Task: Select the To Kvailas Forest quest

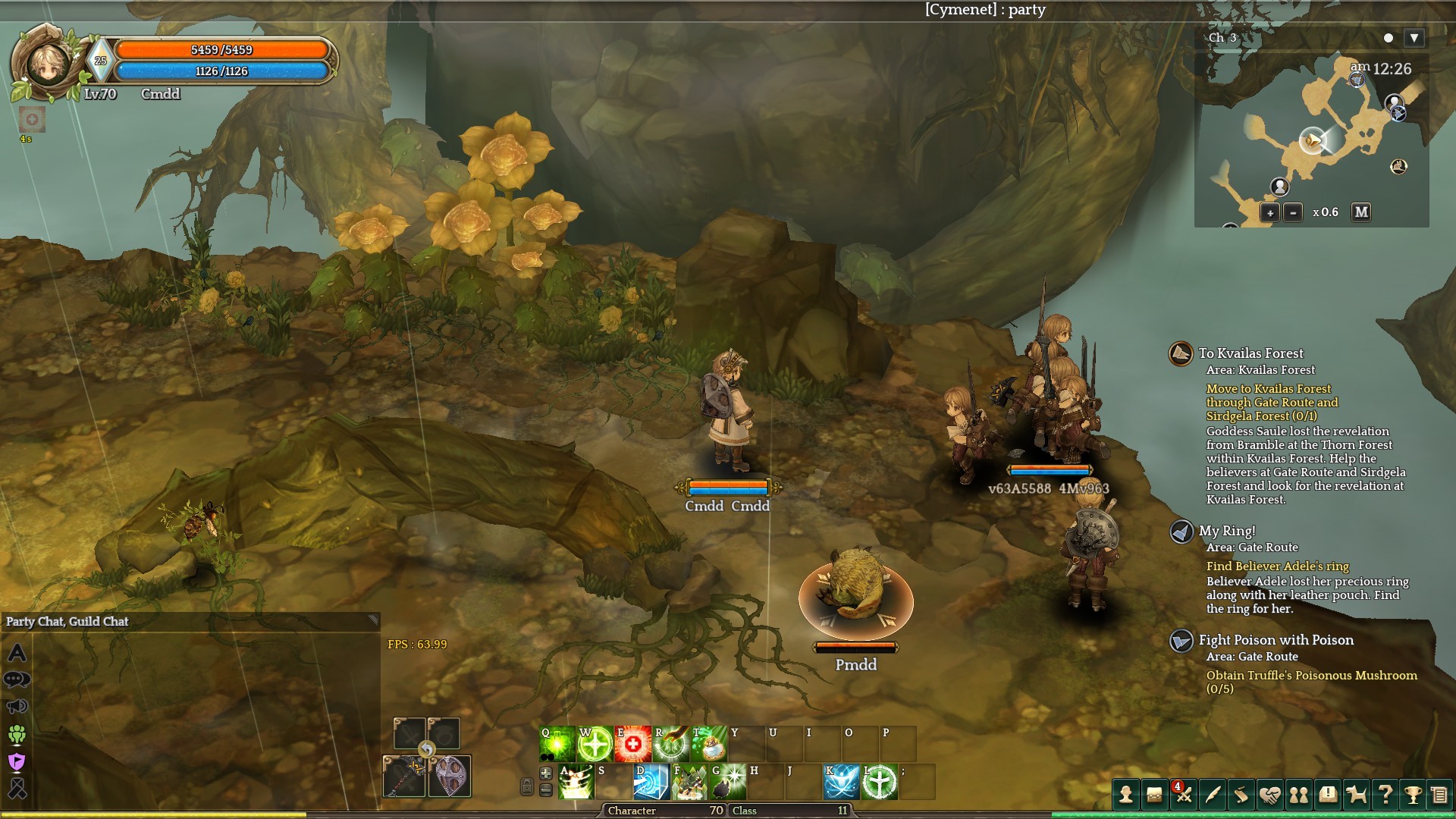Action: [x=1251, y=353]
